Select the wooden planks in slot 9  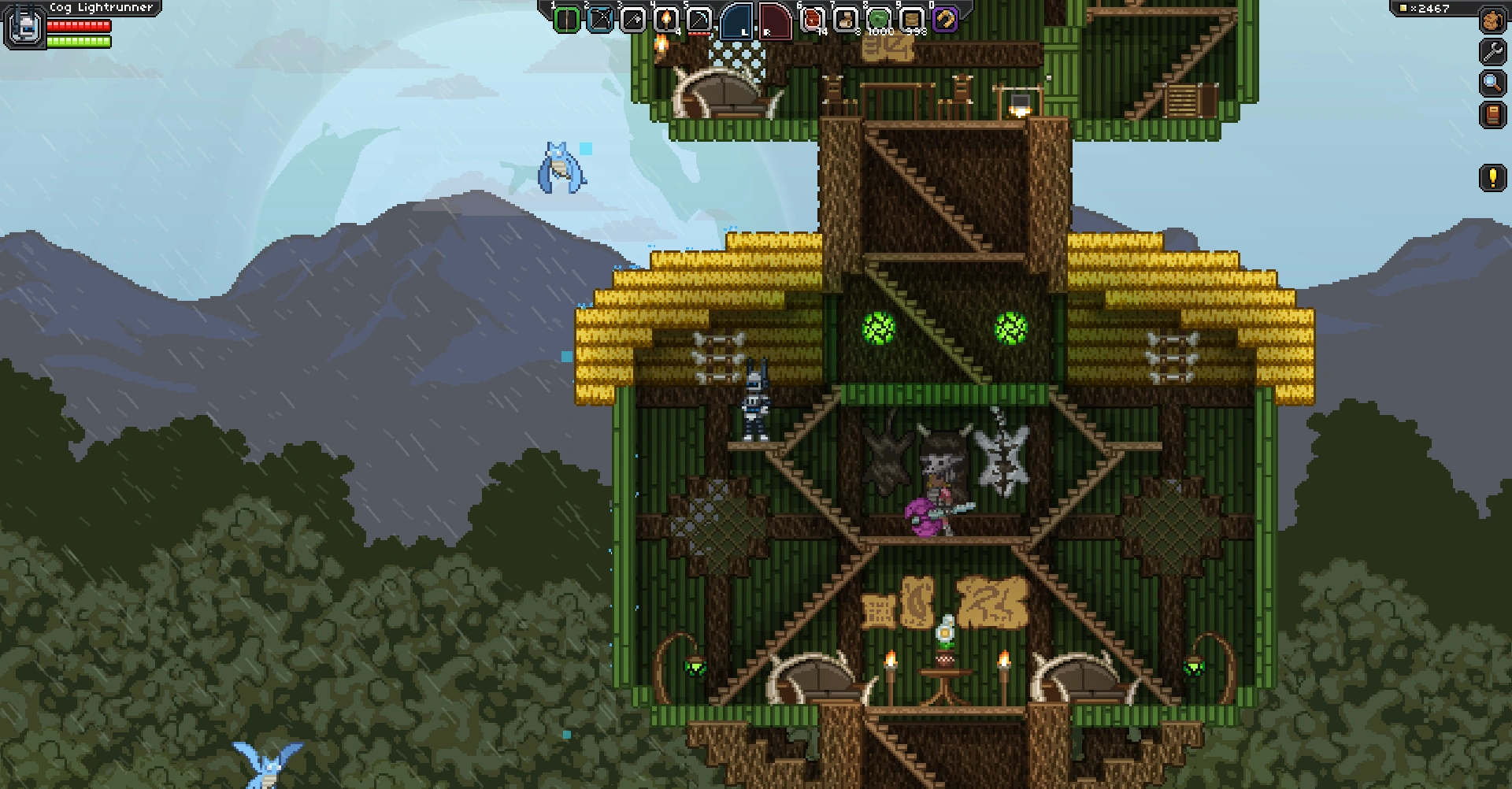(x=910, y=20)
